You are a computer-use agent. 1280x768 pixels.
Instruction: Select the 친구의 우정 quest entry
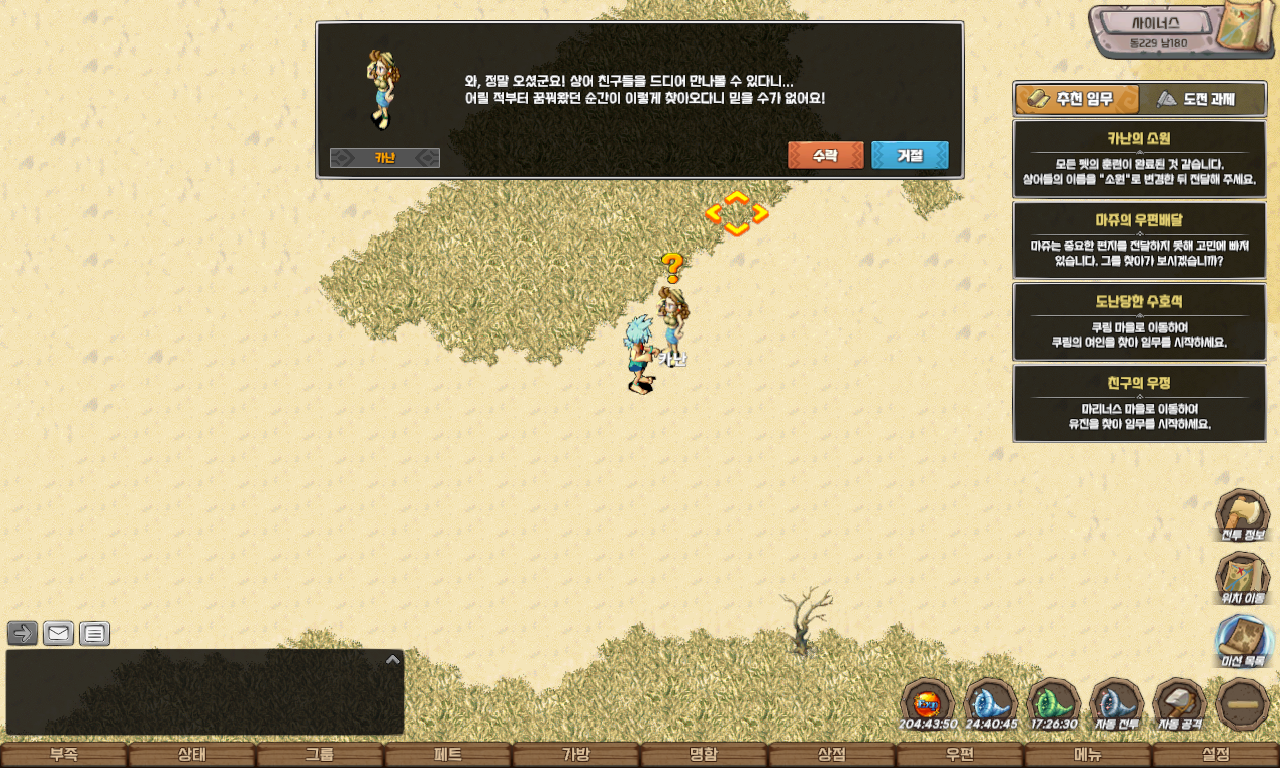[x=1139, y=403]
